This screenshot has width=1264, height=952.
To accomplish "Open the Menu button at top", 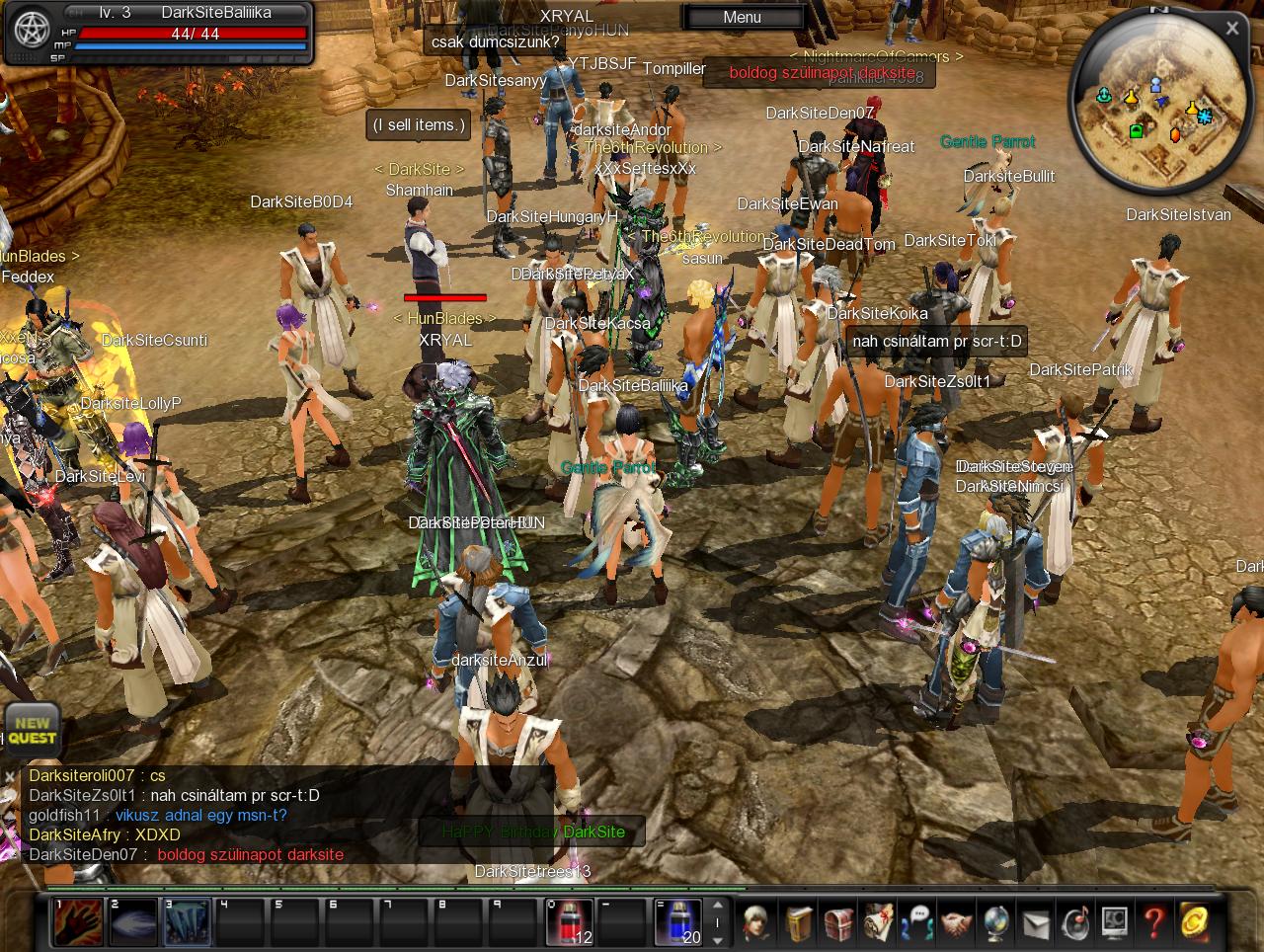I will [743, 17].
